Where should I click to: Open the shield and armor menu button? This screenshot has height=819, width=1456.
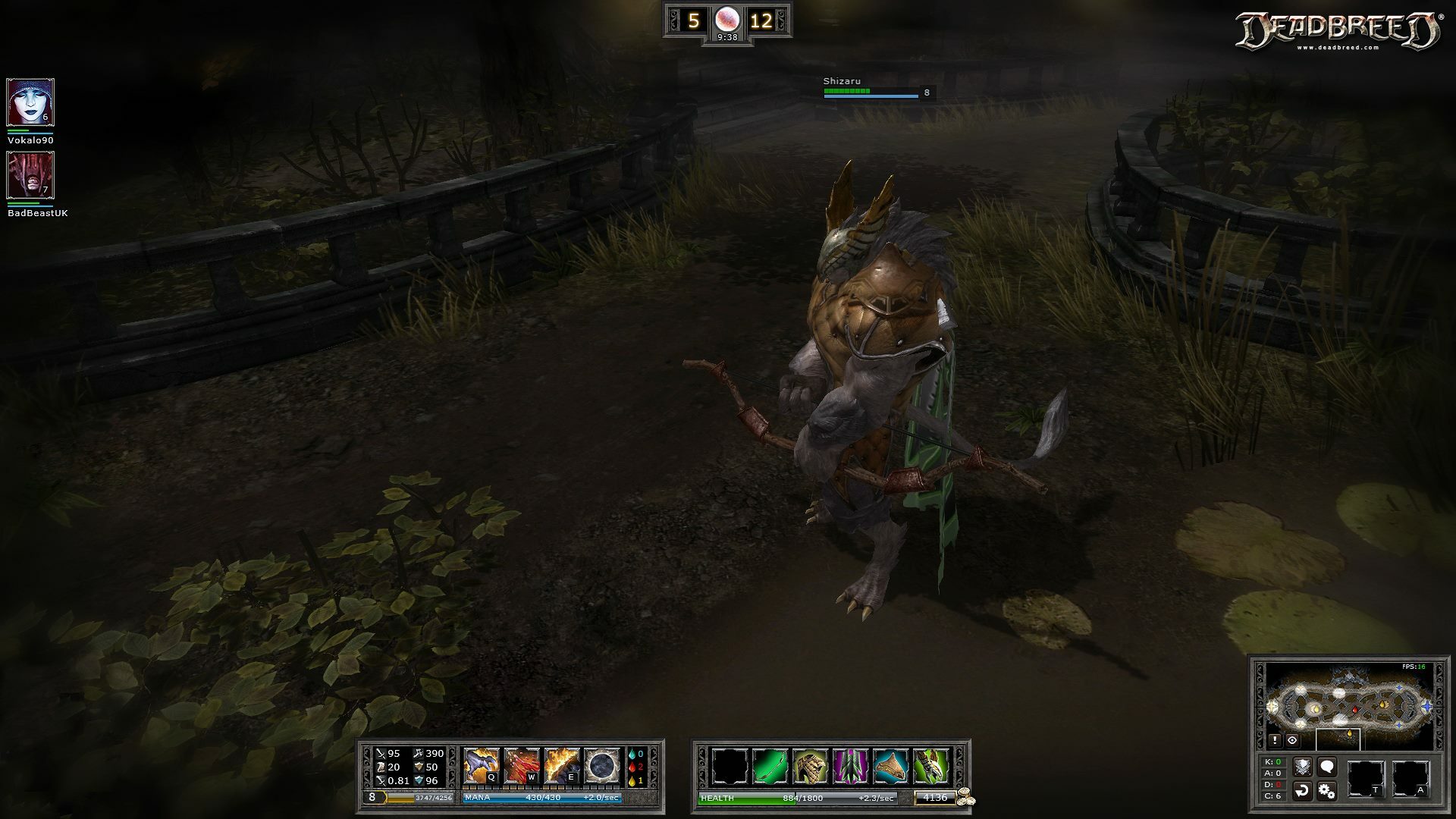pyautogui.click(x=1302, y=767)
